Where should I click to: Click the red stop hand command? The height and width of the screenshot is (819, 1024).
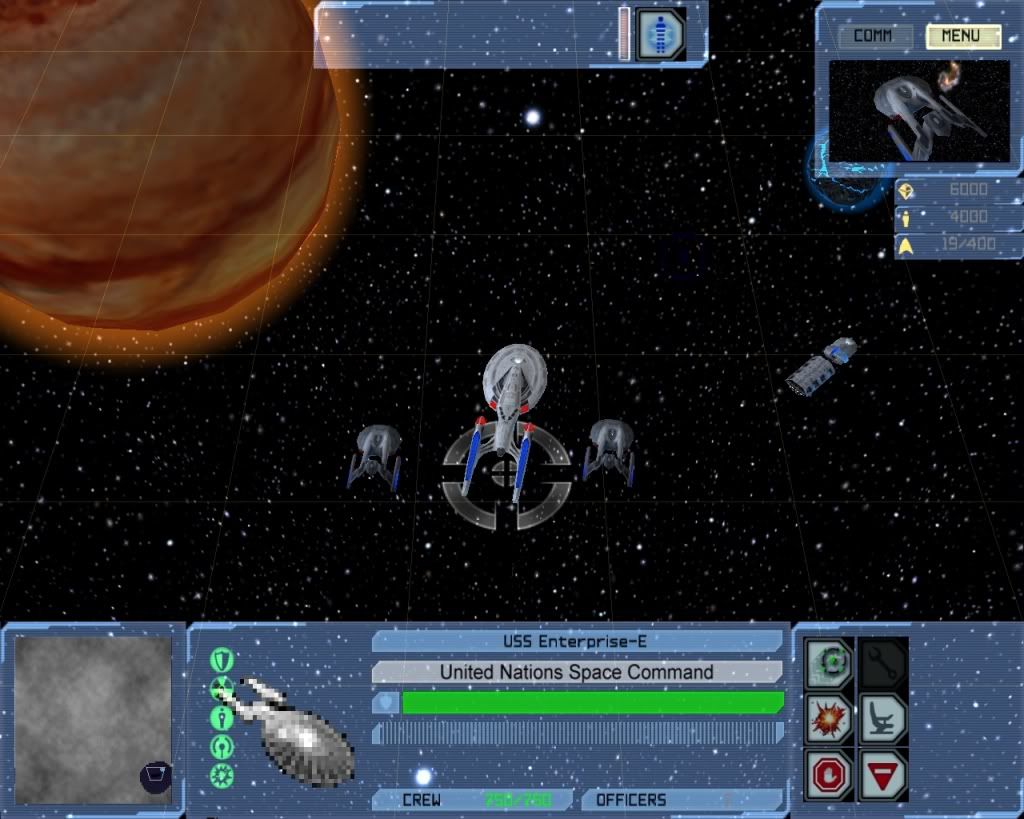click(830, 774)
